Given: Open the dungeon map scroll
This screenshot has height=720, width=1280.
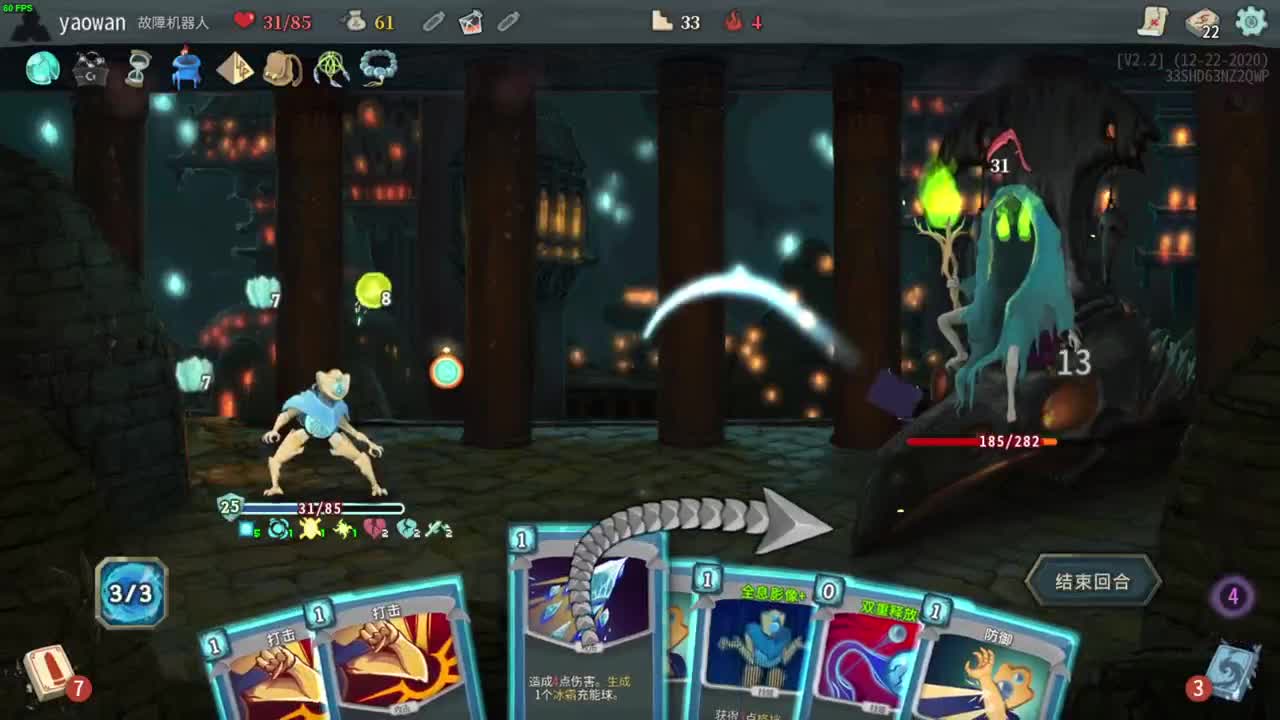Looking at the screenshot, I should click(1153, 21).
